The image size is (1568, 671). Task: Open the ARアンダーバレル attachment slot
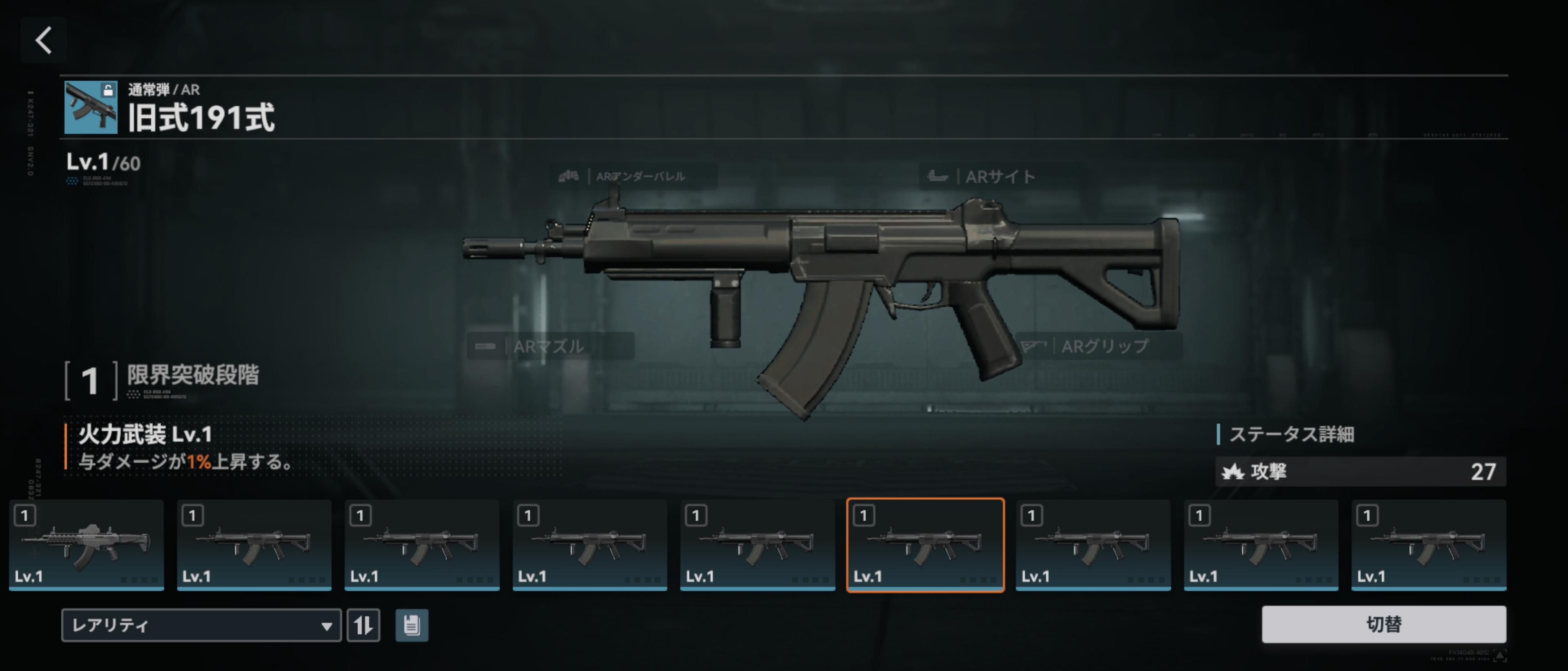[633, 176]
